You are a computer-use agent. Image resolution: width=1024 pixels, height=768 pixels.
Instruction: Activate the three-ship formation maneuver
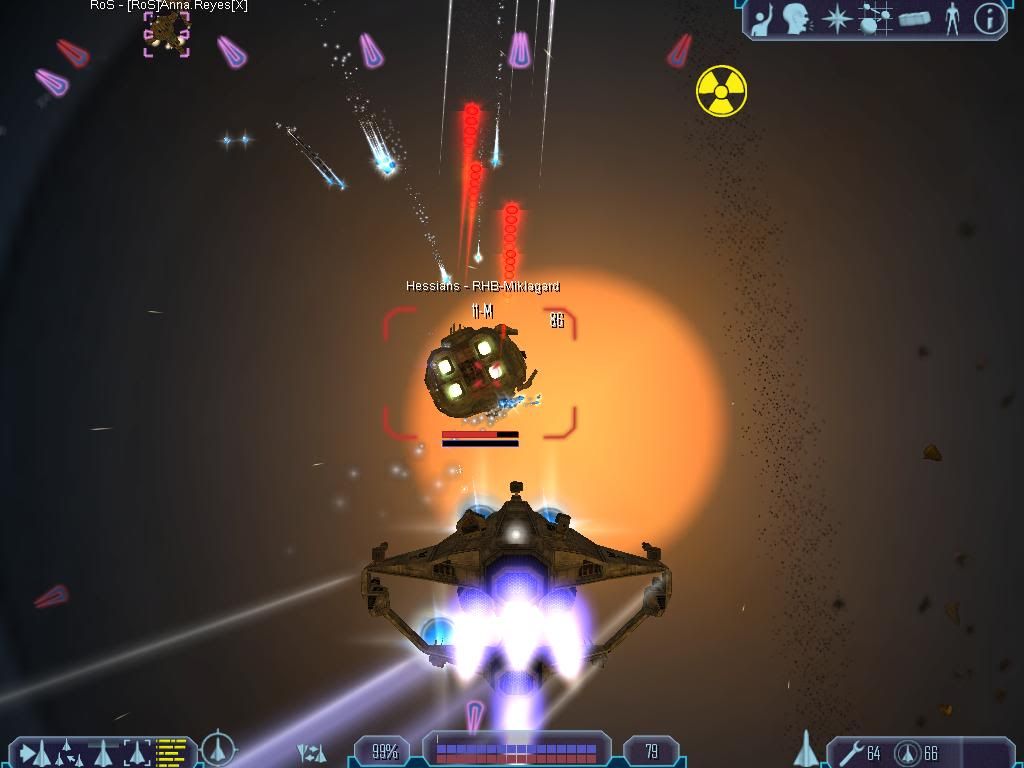[66, 750]
